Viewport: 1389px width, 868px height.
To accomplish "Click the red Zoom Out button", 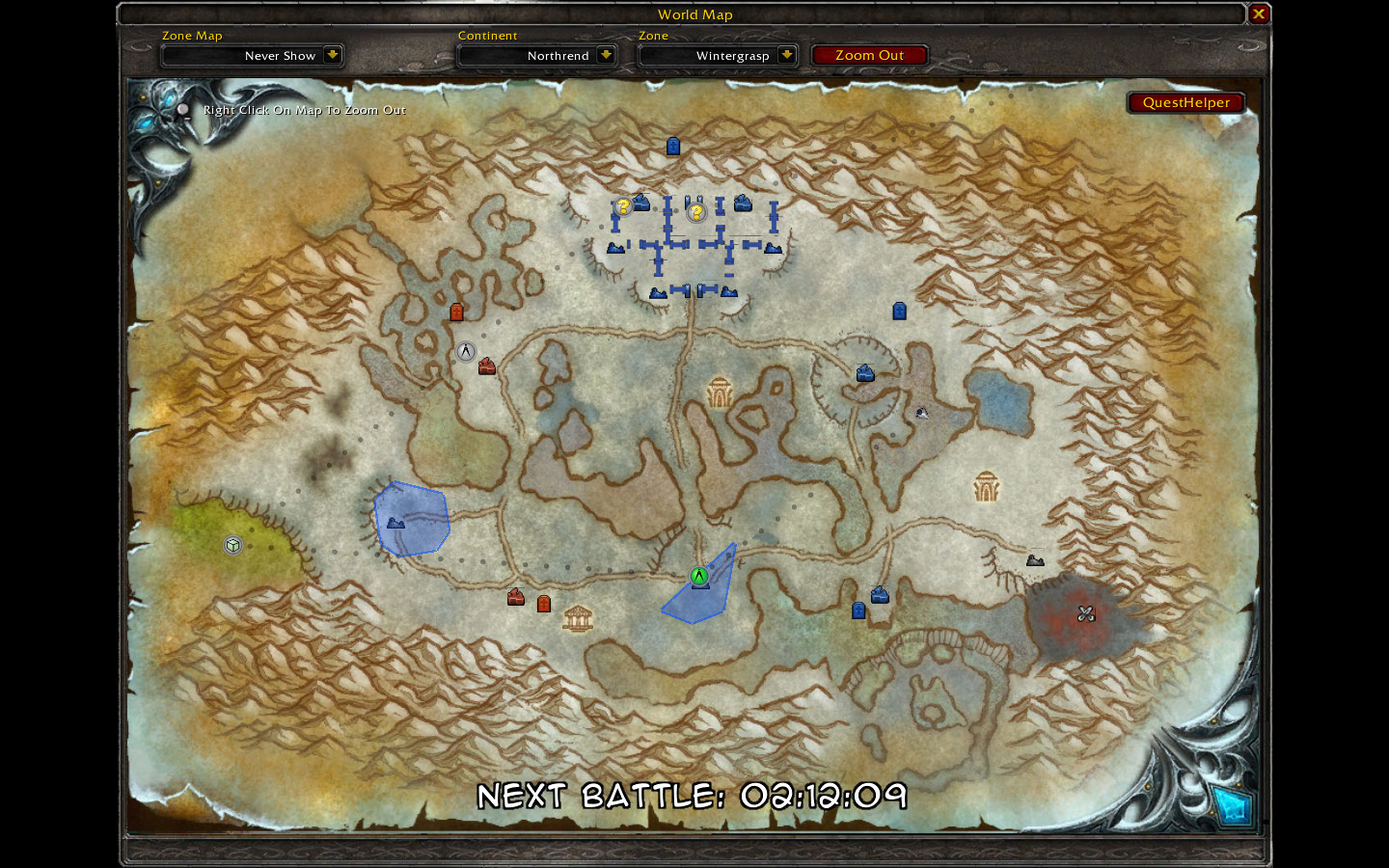I will pos(869,55).
